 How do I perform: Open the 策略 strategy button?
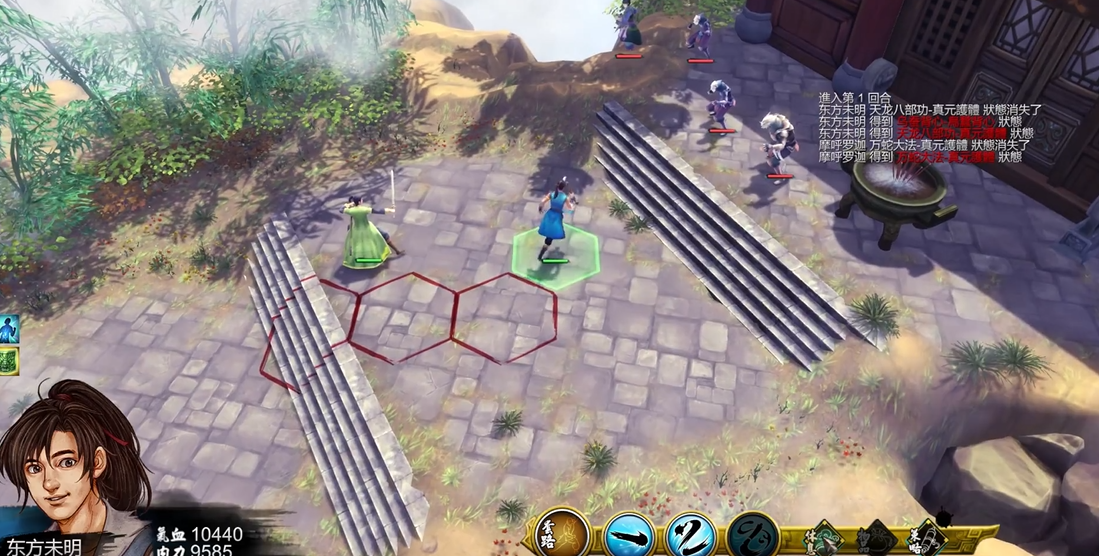926,537
